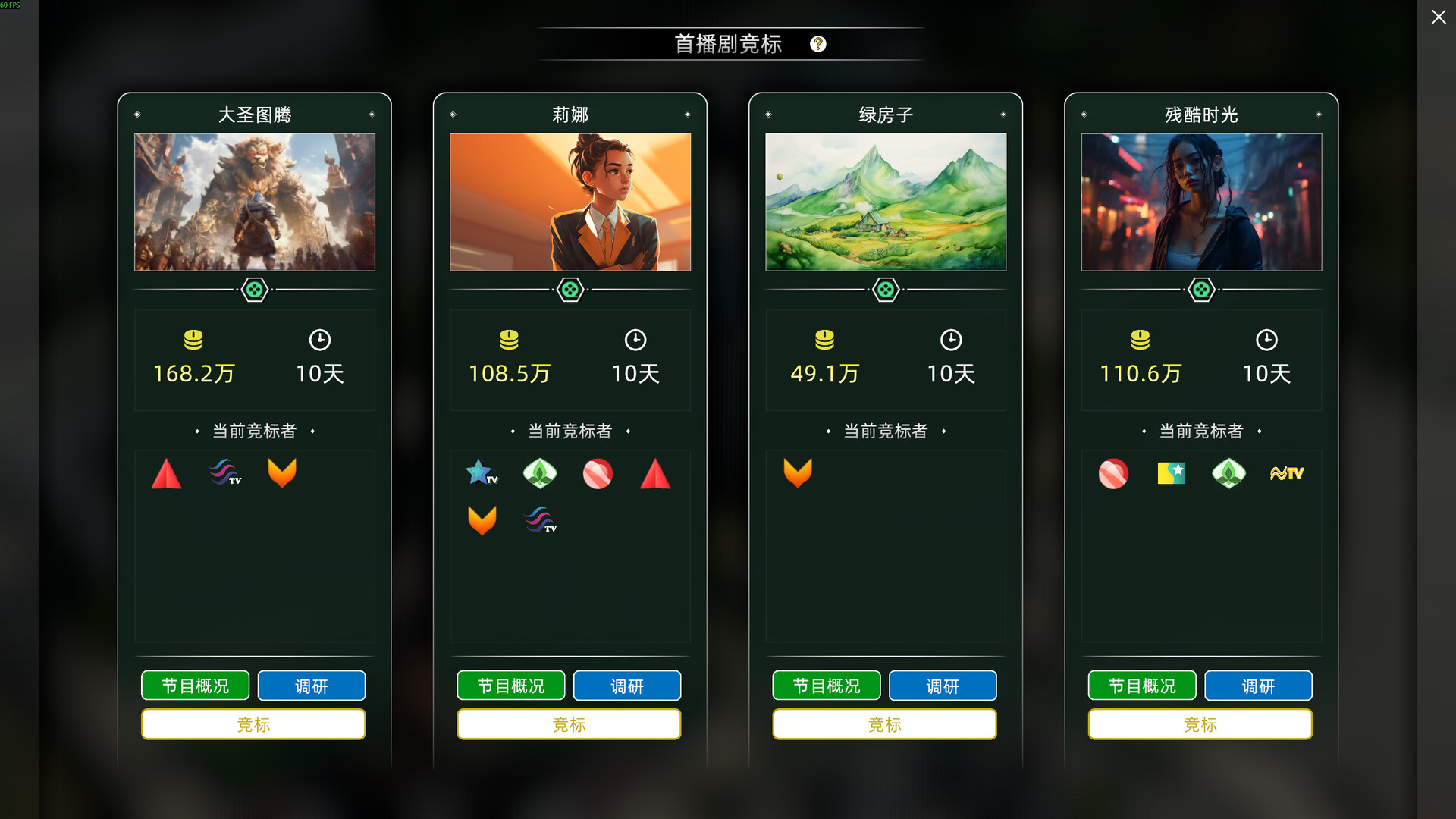
Task: Click the purple wave TV station logo under 大圣图腾
Action: 224,473
